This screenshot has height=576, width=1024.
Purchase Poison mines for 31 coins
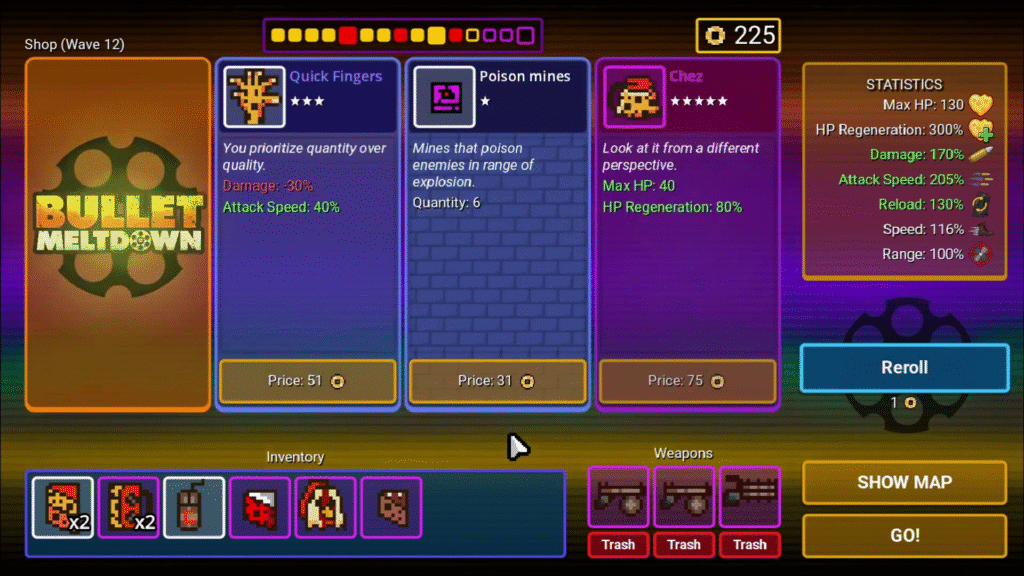pos(498,381)
